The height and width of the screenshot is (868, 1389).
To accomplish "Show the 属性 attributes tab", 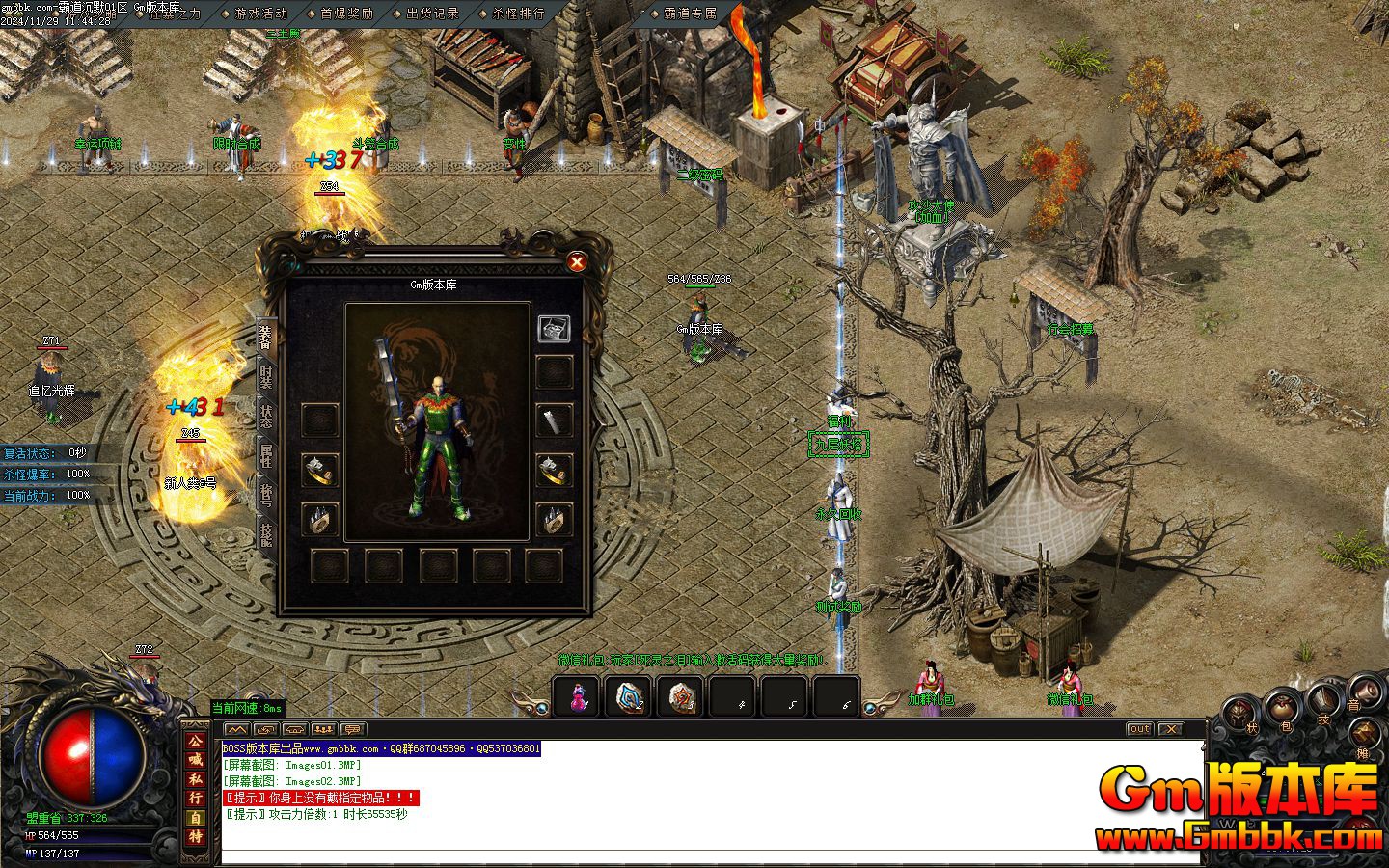I will point(266,454).
